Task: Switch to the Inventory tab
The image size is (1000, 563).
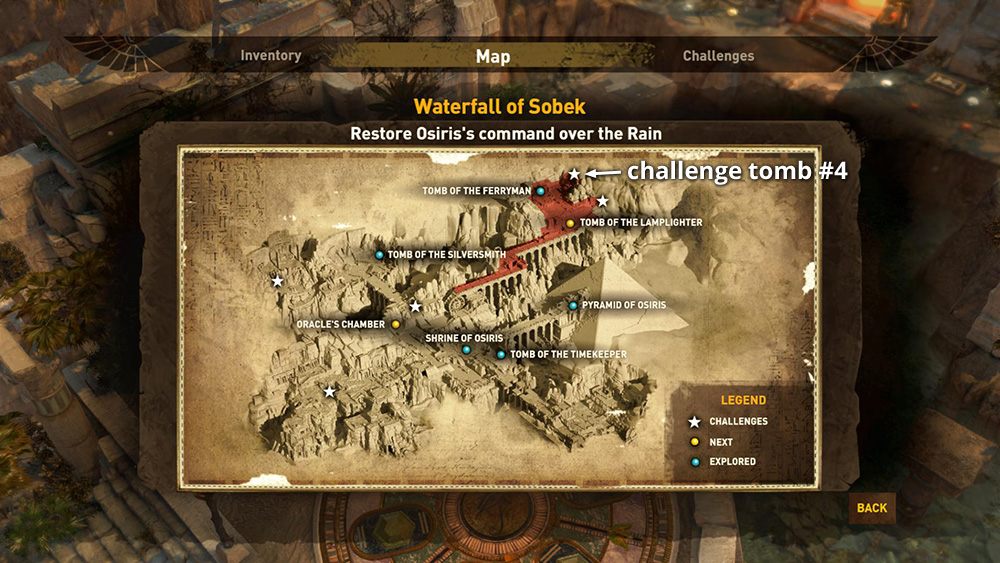Action: point(271,56)
